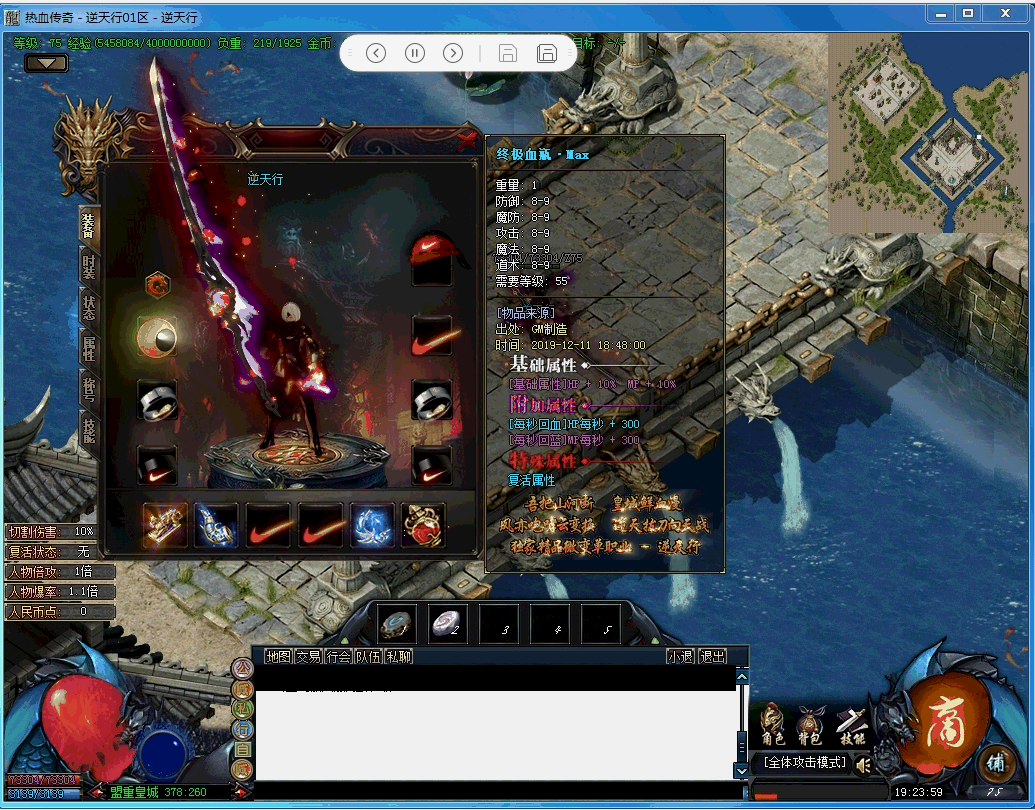Select the round medal equipment slot
Viewport: 1035px width, 810px height.
coord(157,336)
